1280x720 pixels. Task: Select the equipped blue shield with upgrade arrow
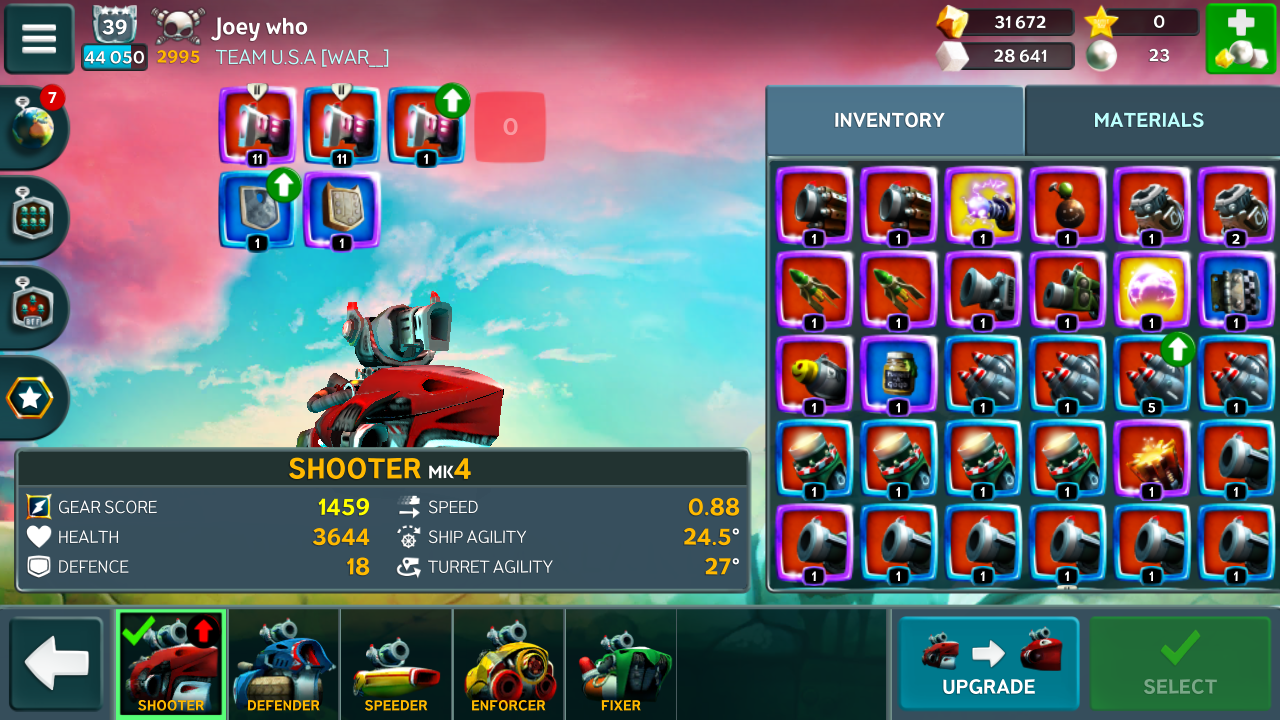[257, 210]
